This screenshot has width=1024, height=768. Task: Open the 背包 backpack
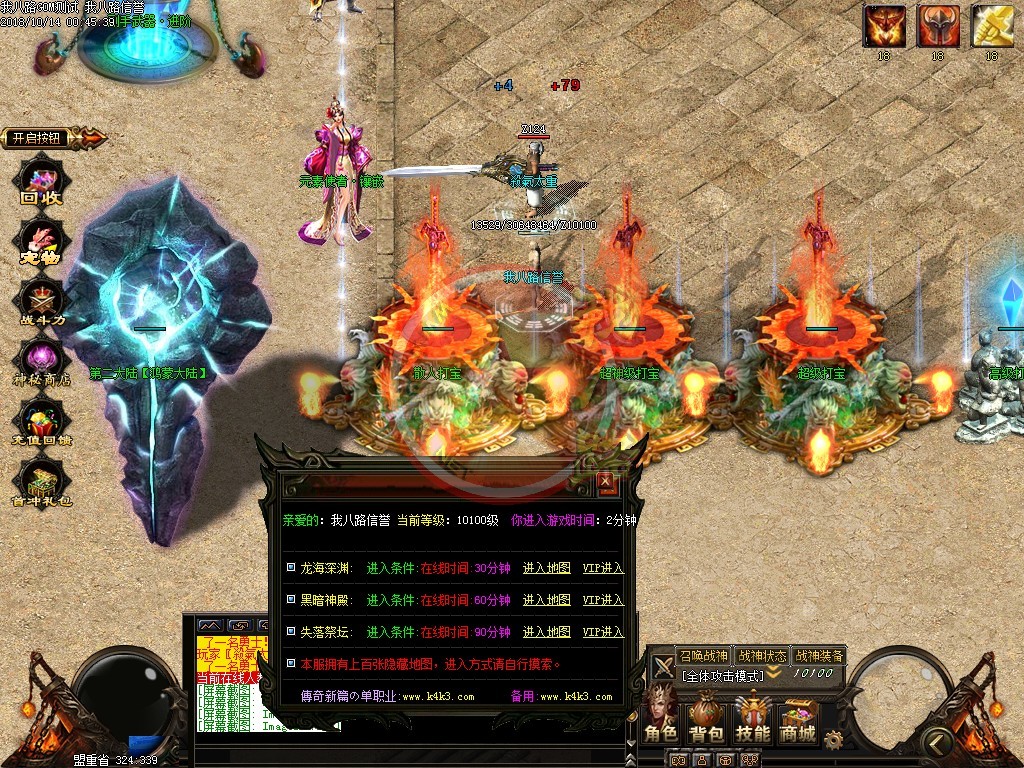click(706, 717)
